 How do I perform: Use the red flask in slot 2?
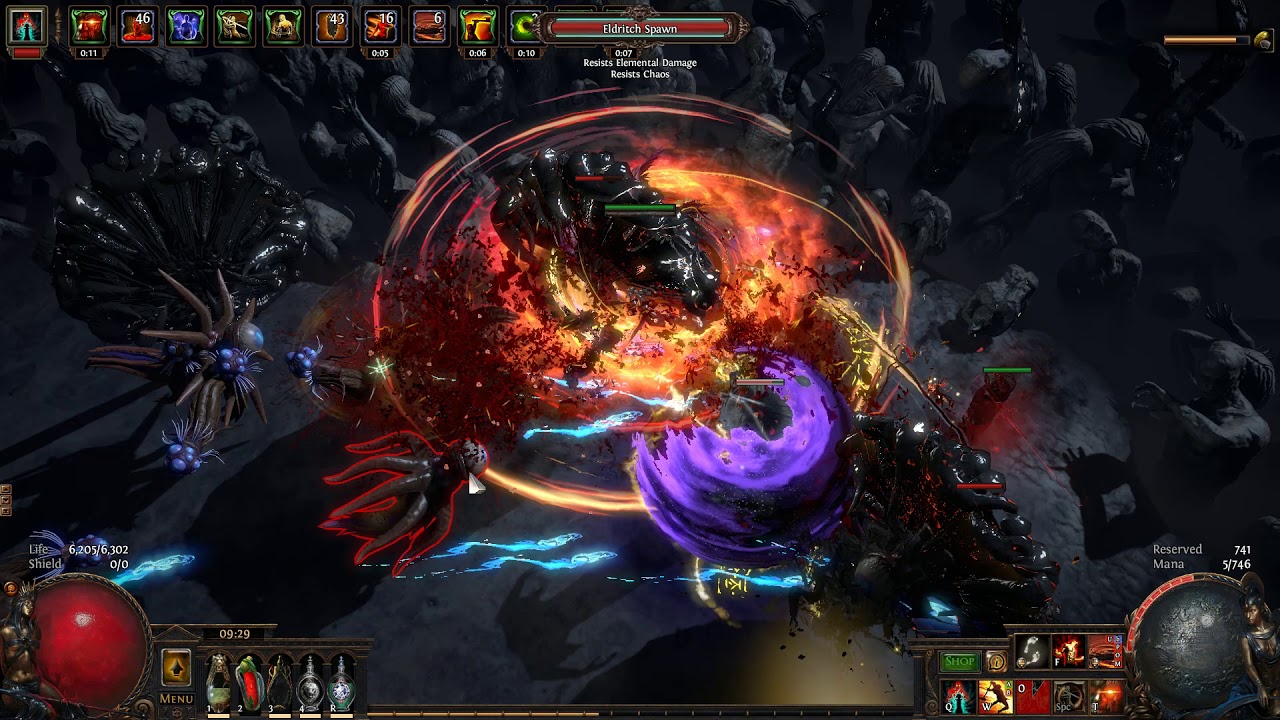(249, 683)
